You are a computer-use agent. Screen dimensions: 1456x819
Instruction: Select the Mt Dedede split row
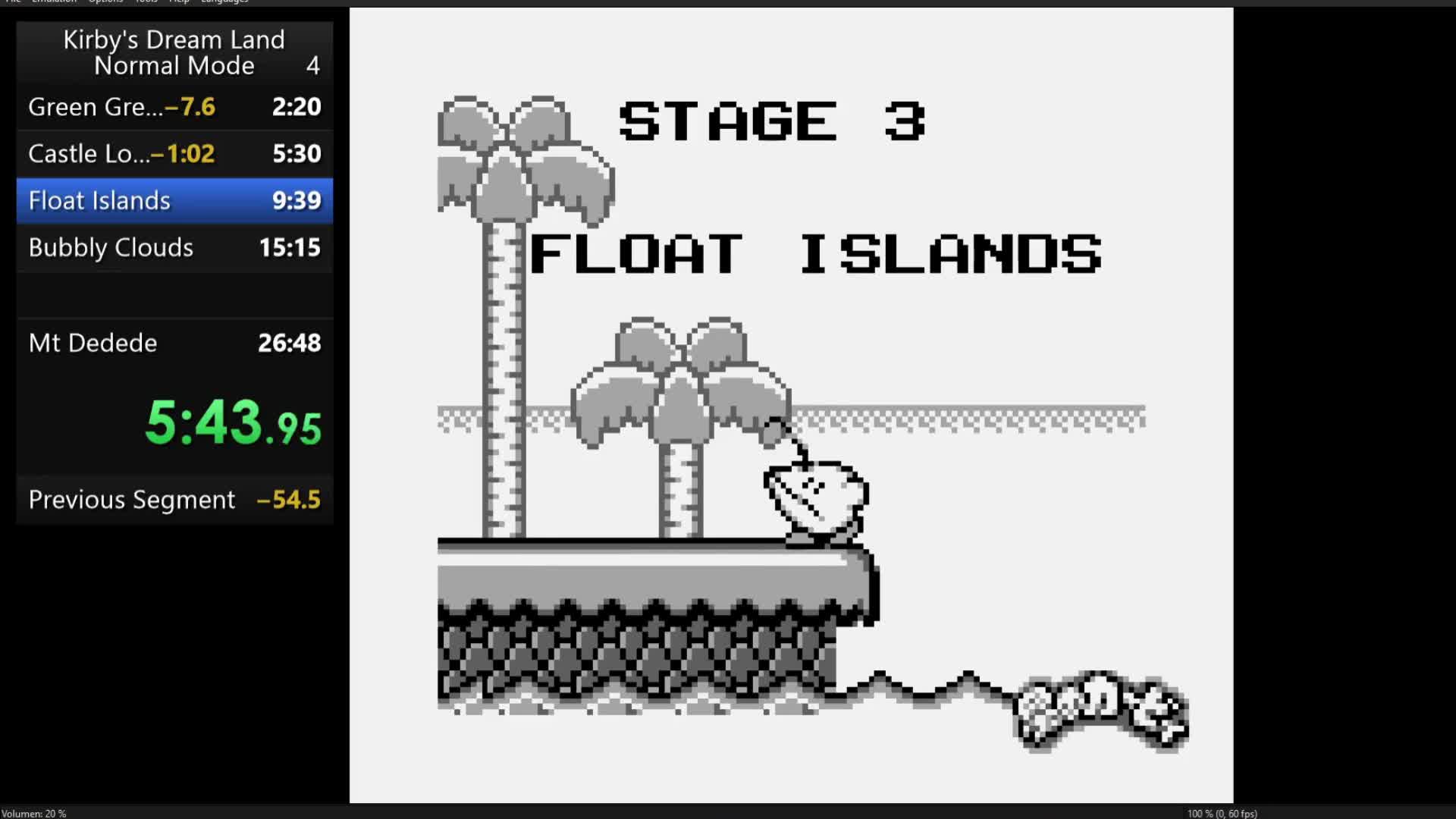[174, 343]
